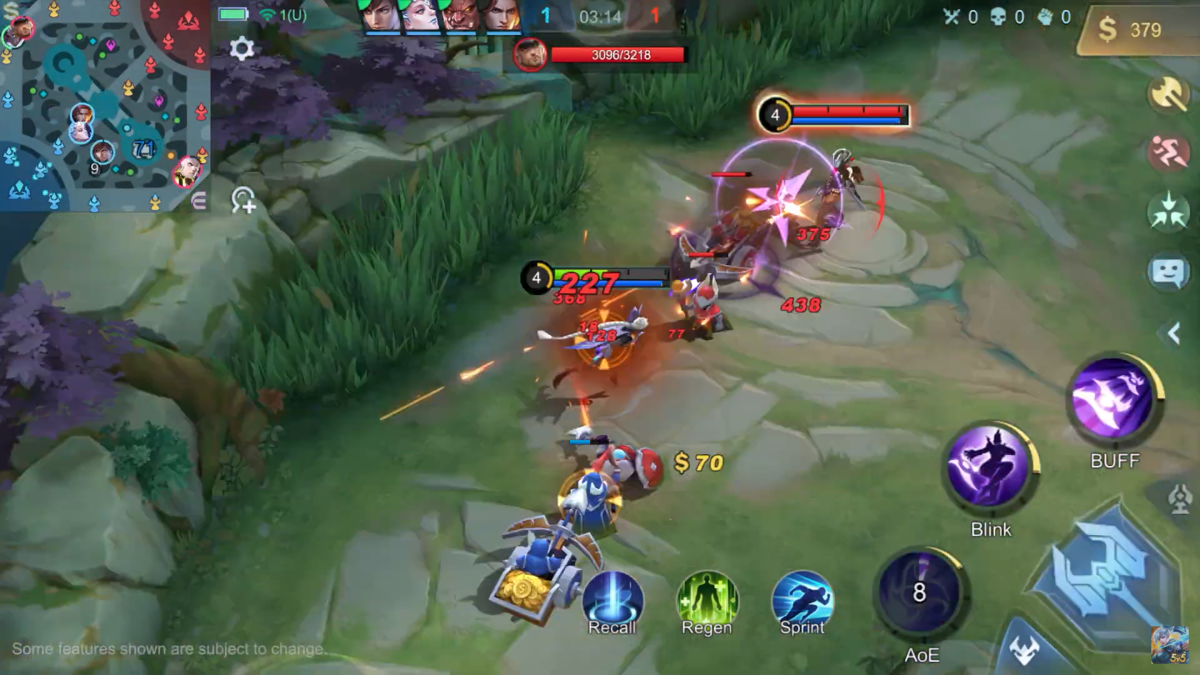Tap the AoE skill on cooldown
The width and height of the screenshot is (1200, 675).
(x=920, y=593)
